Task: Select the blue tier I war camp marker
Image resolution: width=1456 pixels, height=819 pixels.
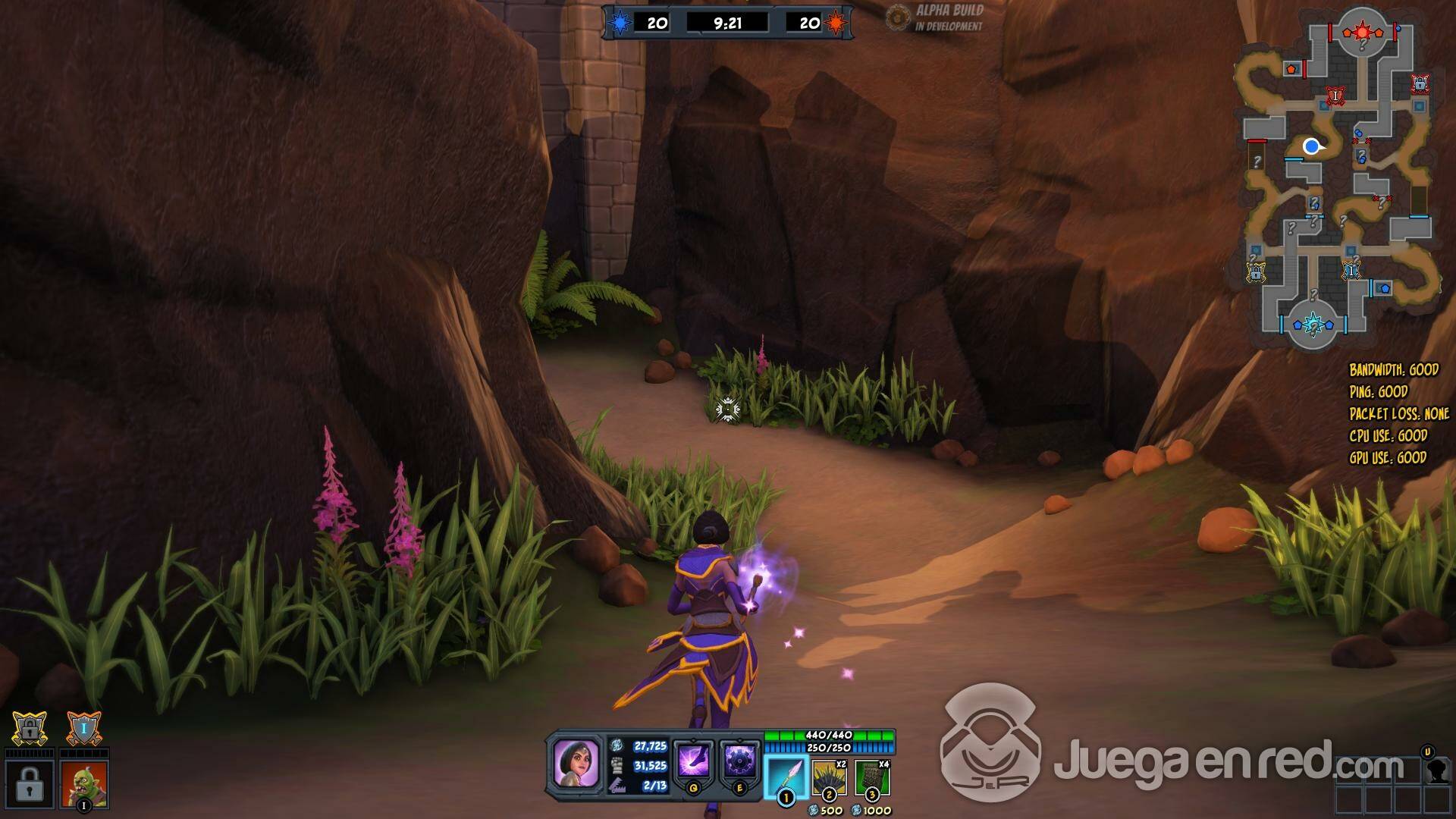Action: pyautogui.click(x=1351, y=270)
